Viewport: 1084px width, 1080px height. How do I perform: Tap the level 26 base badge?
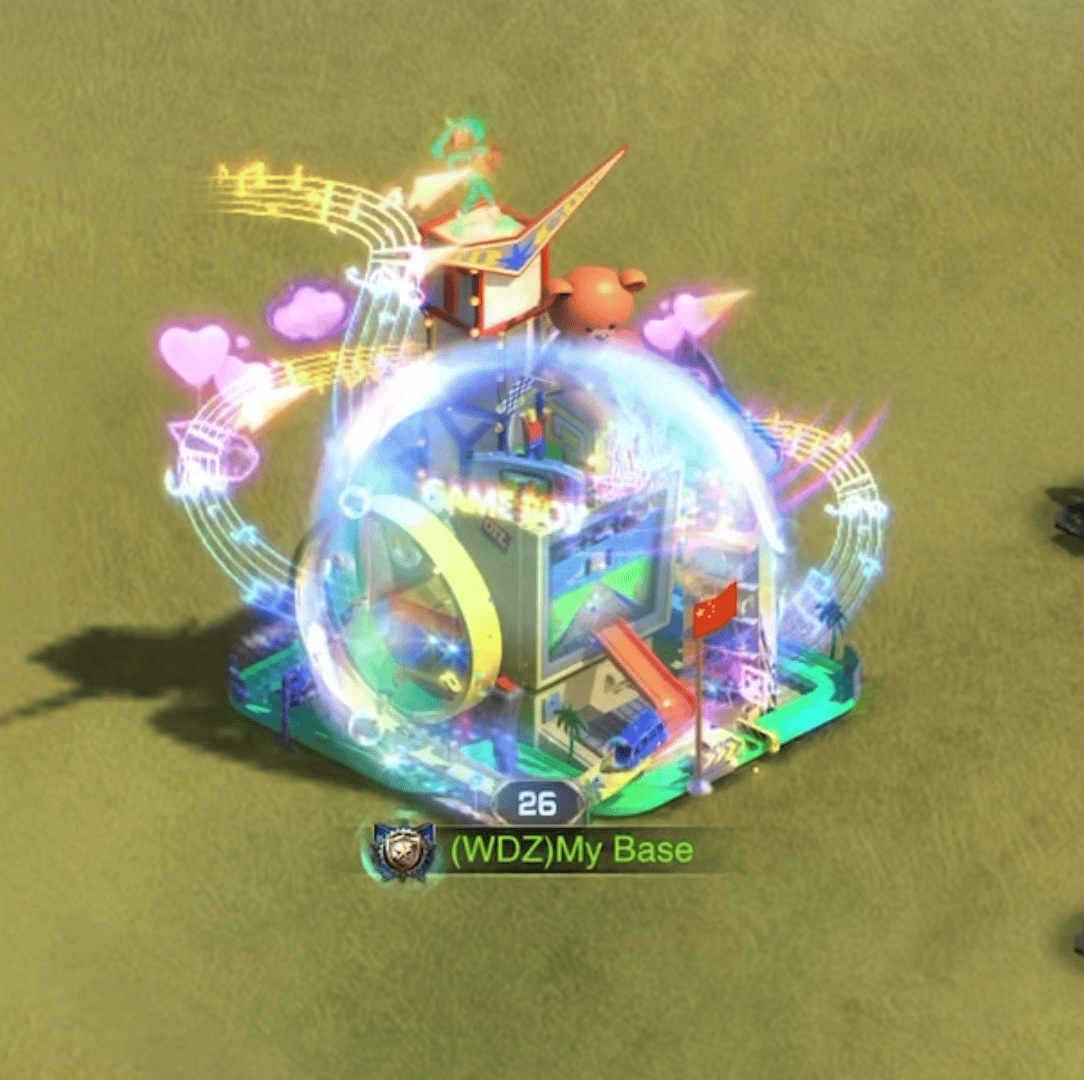pos(537,803)
